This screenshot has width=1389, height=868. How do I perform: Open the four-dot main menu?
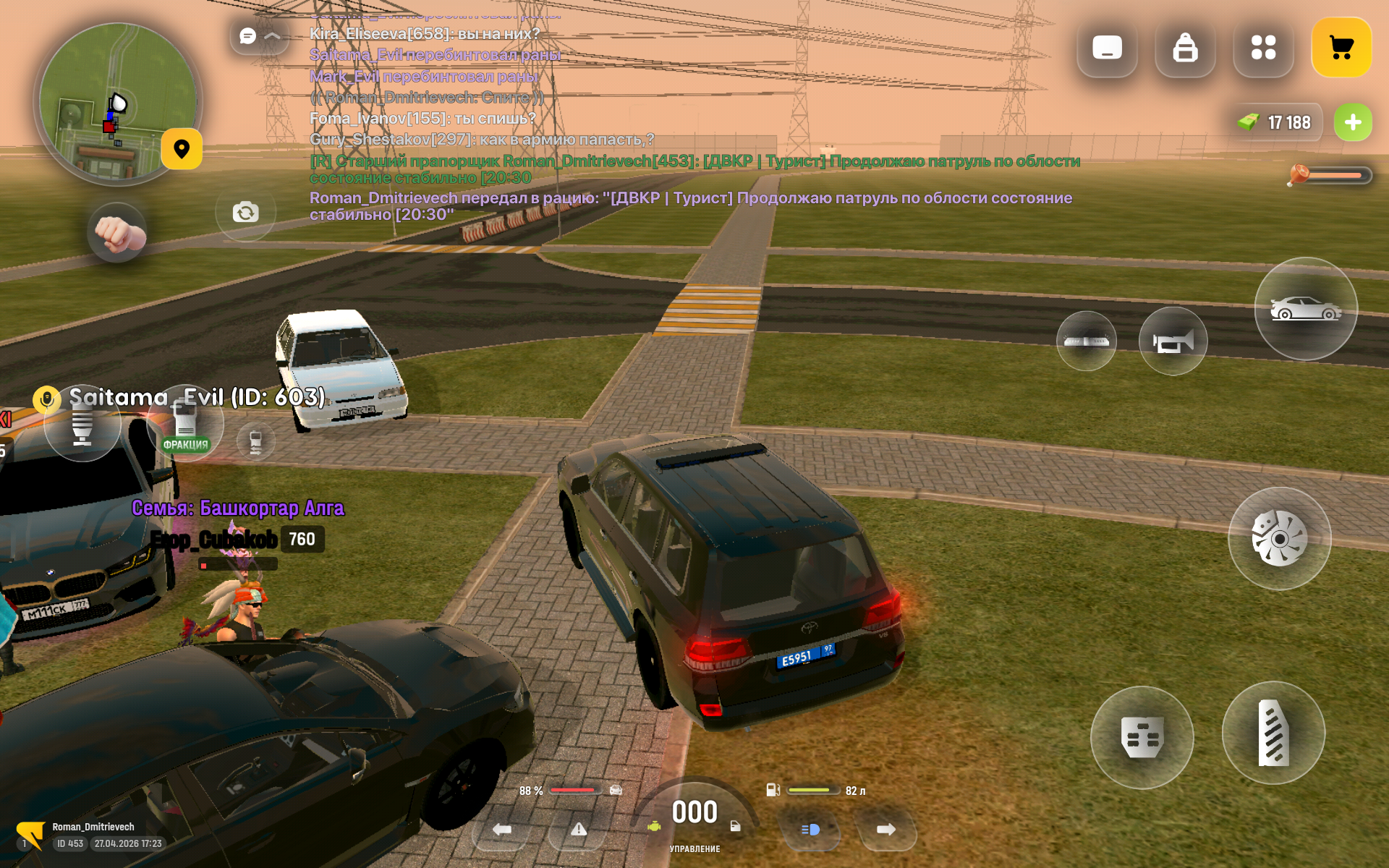(x=1263, y=48)
